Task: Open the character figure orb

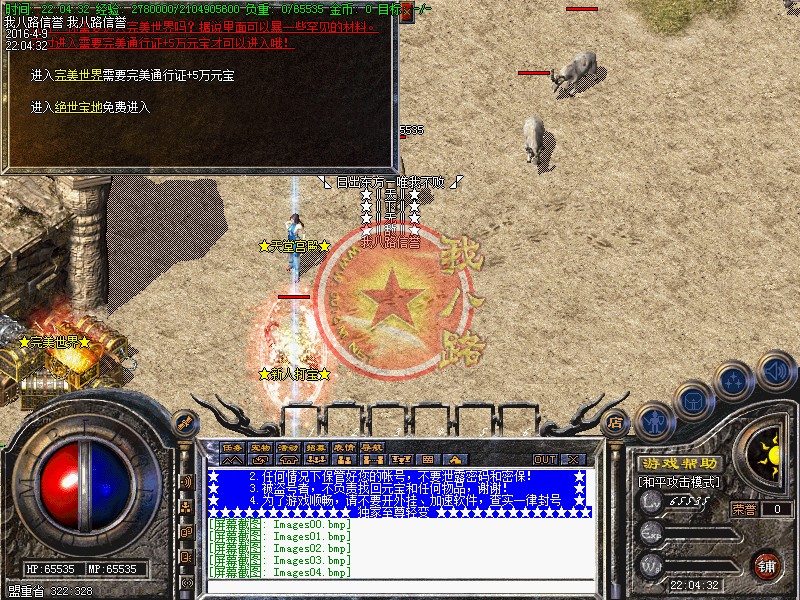Action: 654,420
